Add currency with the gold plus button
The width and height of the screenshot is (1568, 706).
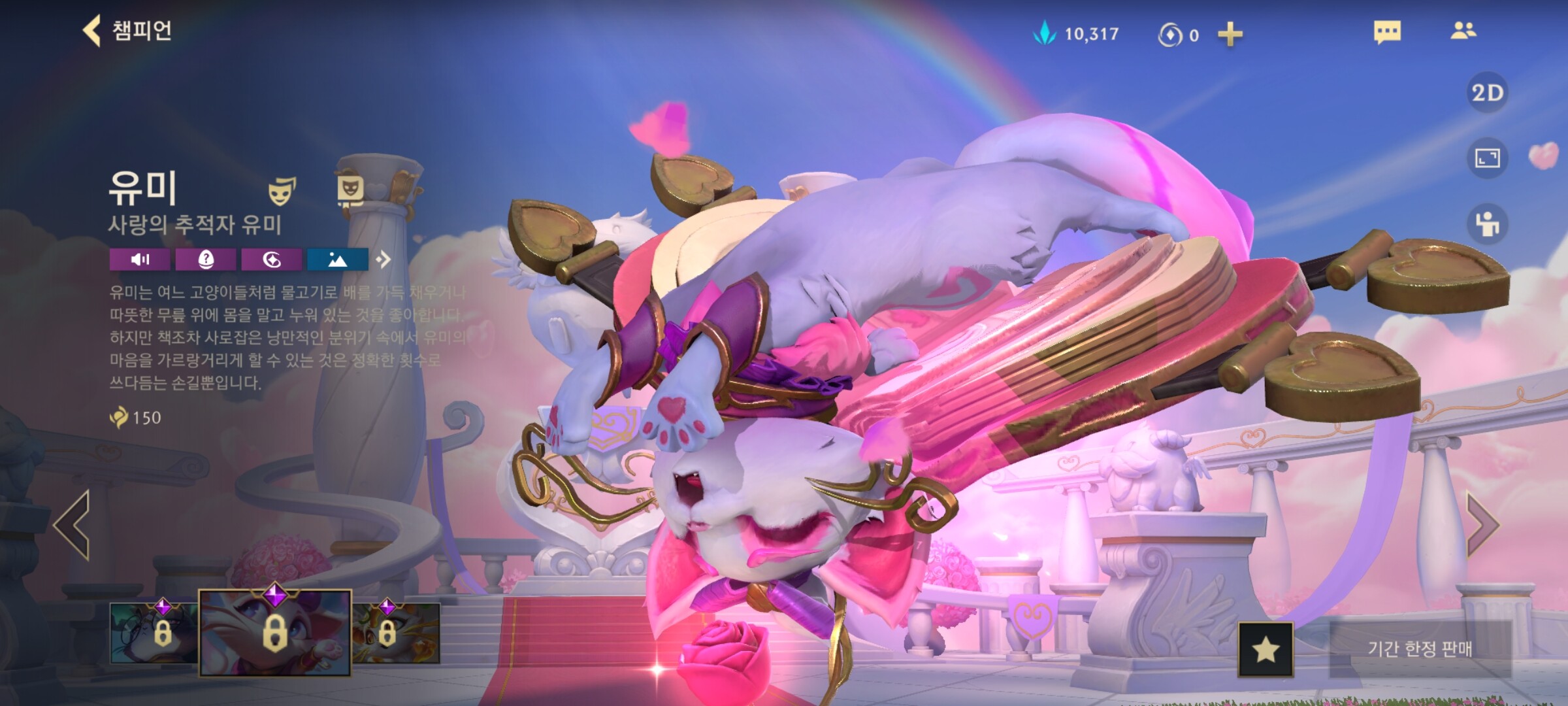(1230, 34)
